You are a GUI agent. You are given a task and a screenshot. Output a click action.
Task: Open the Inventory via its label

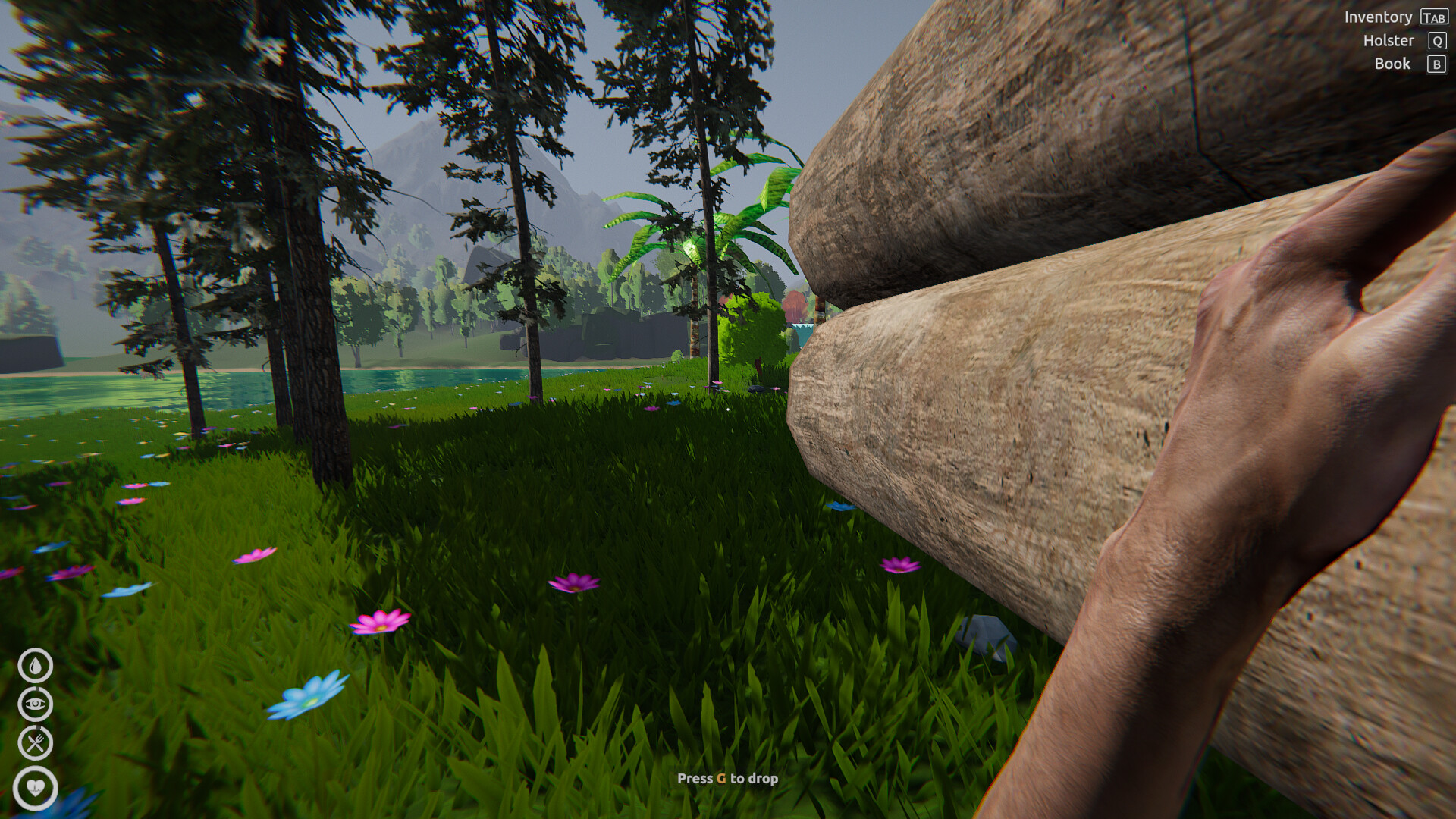point(1379,17)
